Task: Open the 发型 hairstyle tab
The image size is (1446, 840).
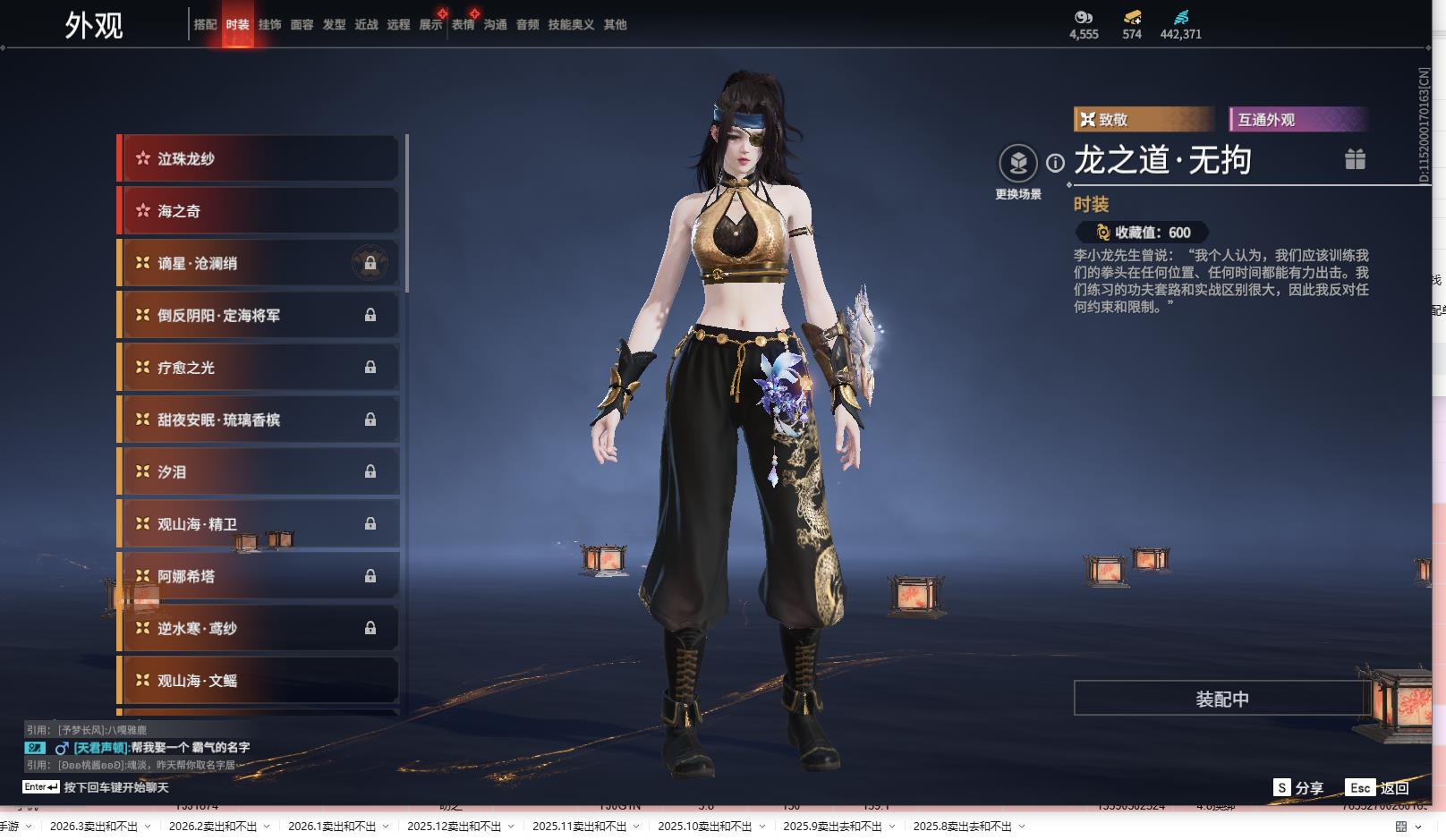Action: pyautogui.click(x=334, y=25)
